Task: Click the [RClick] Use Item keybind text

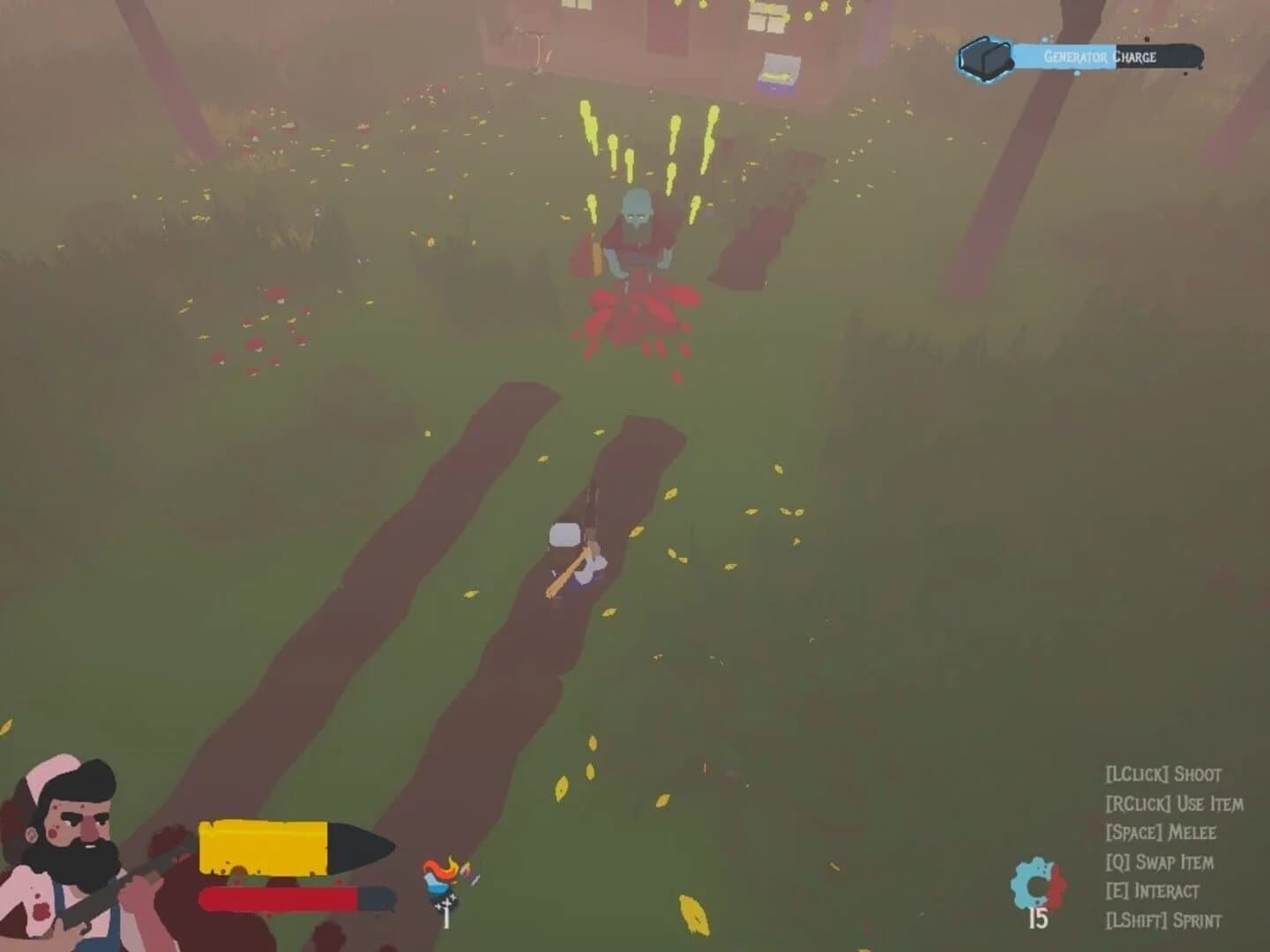Action: point(1173,804)
